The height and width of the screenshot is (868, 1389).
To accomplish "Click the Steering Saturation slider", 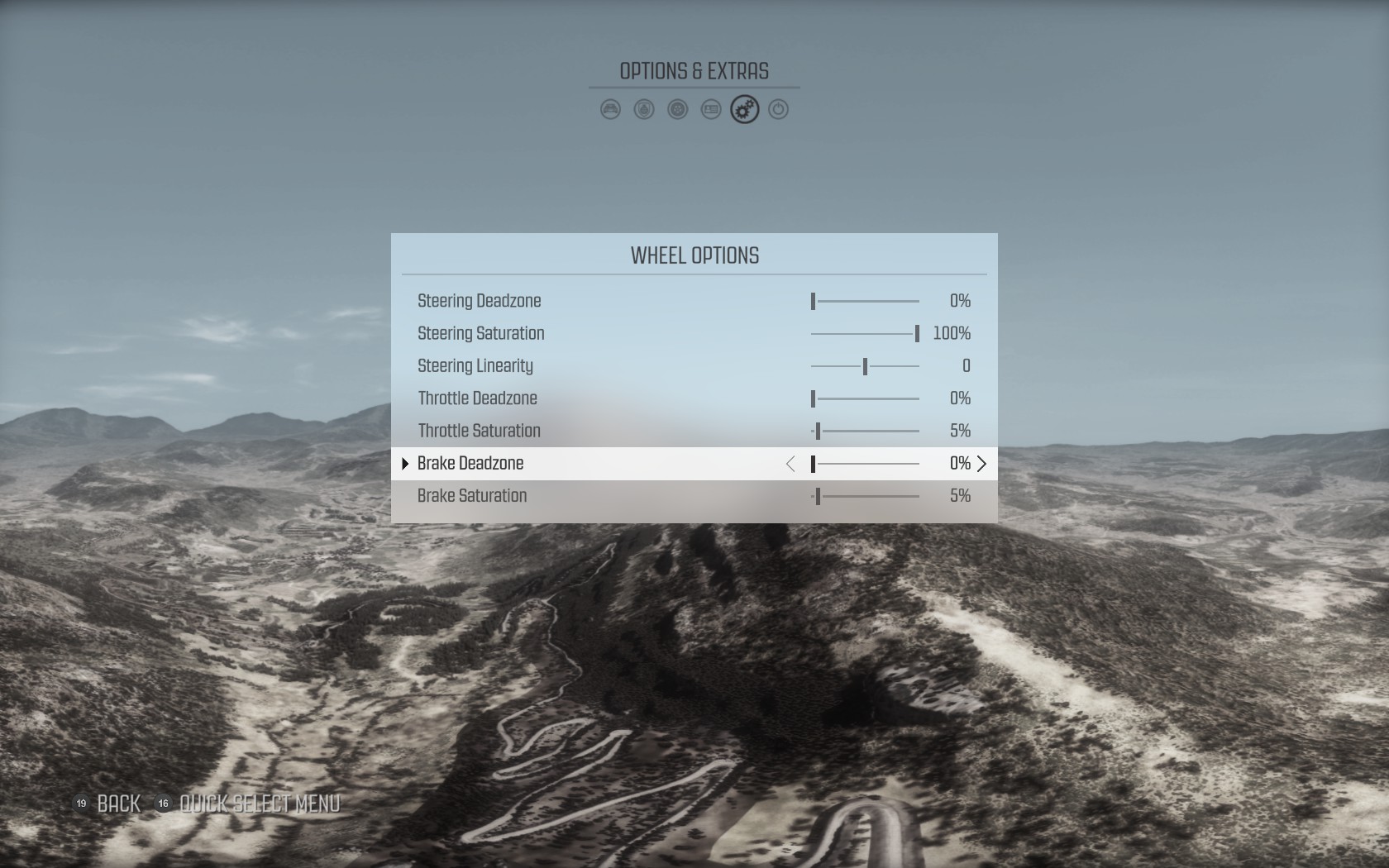I will click(865, 334).
